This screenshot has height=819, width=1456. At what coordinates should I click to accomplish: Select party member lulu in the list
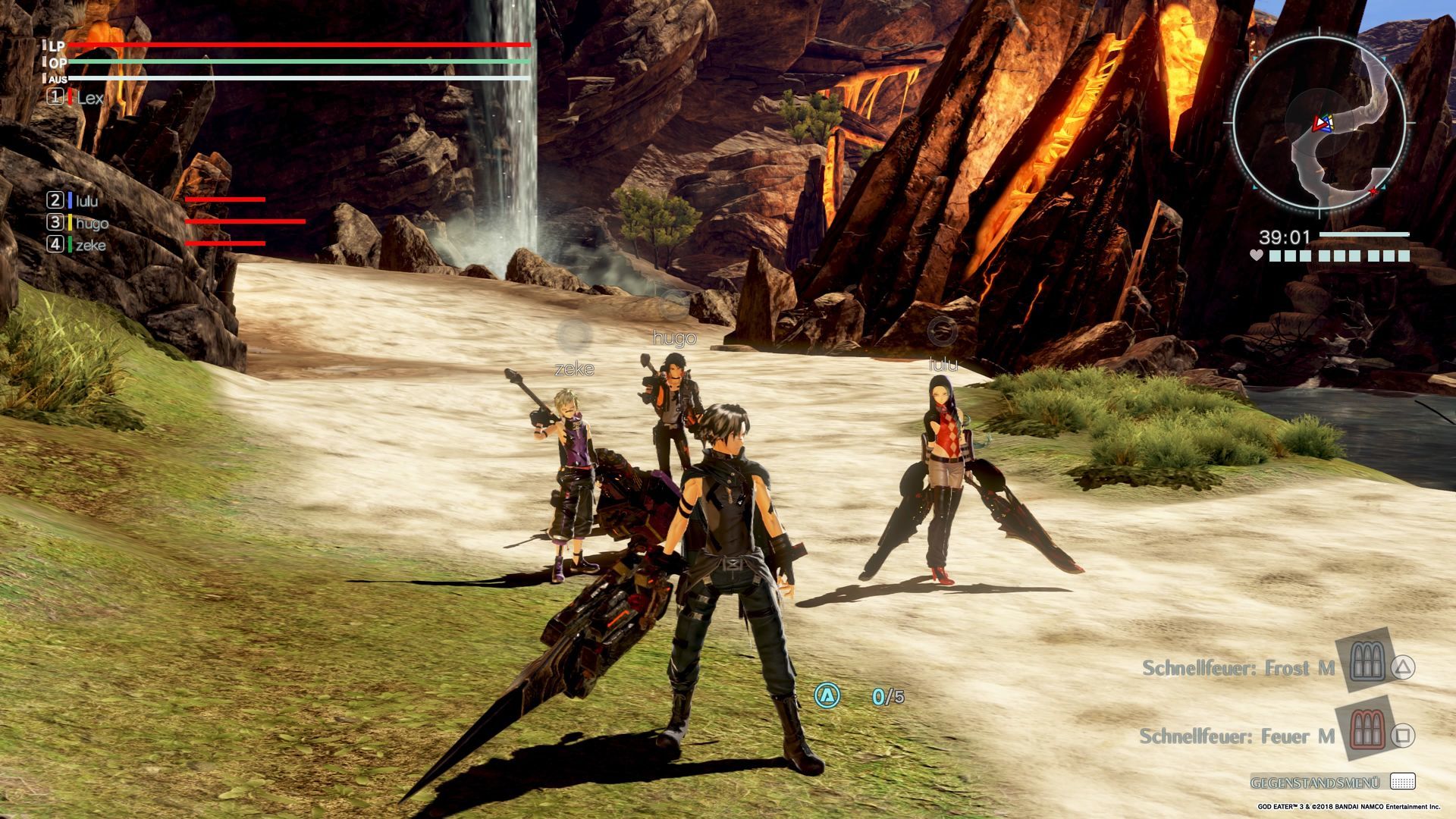tap(86, 201)
